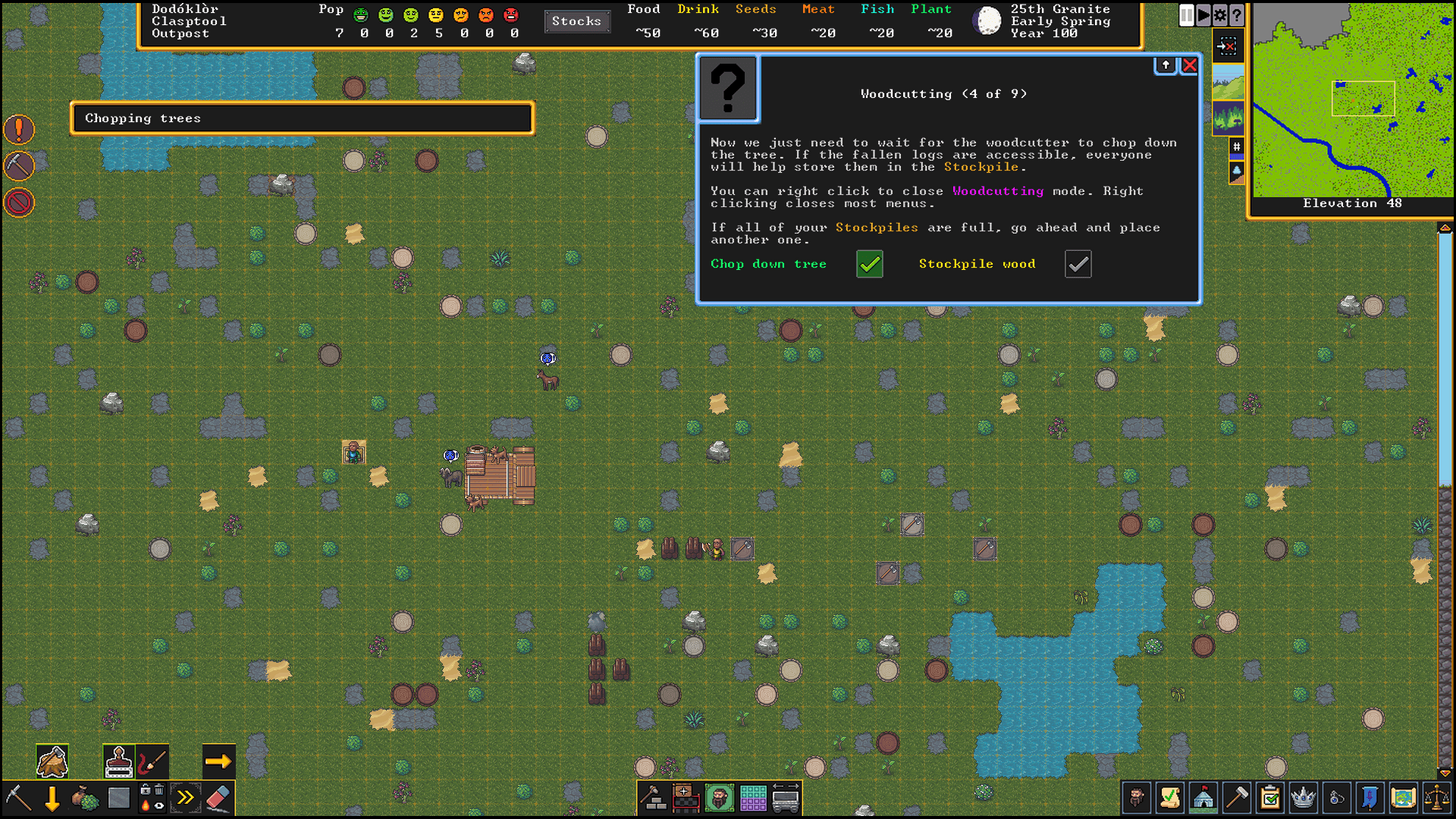The height and width of the screenshot is (819, 1456).
Task: Switch minimap to surface landscape view
Action: click(x=1228, y=81)
